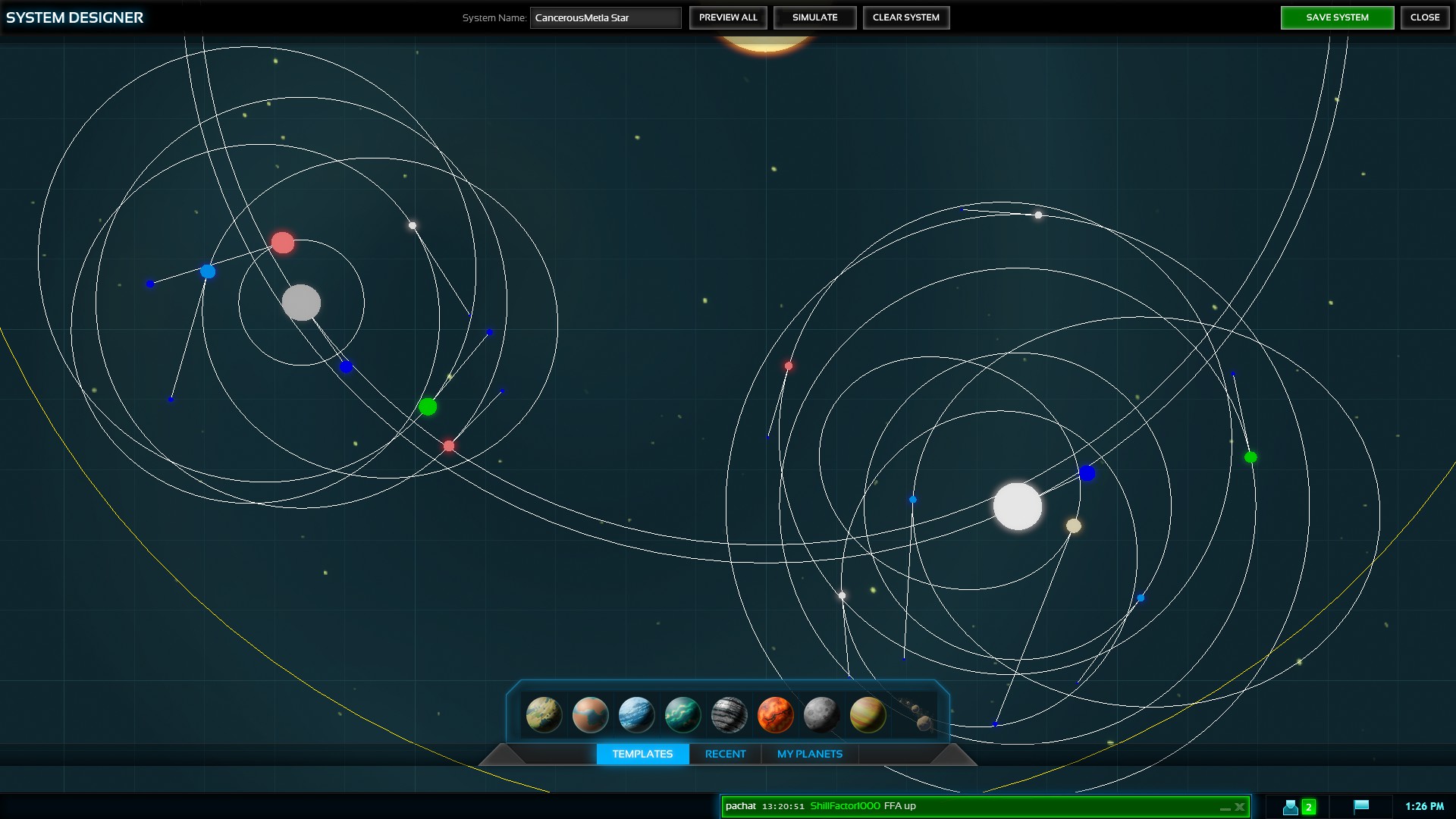Pick the blue ice planet template

click(x=636, y=714)
